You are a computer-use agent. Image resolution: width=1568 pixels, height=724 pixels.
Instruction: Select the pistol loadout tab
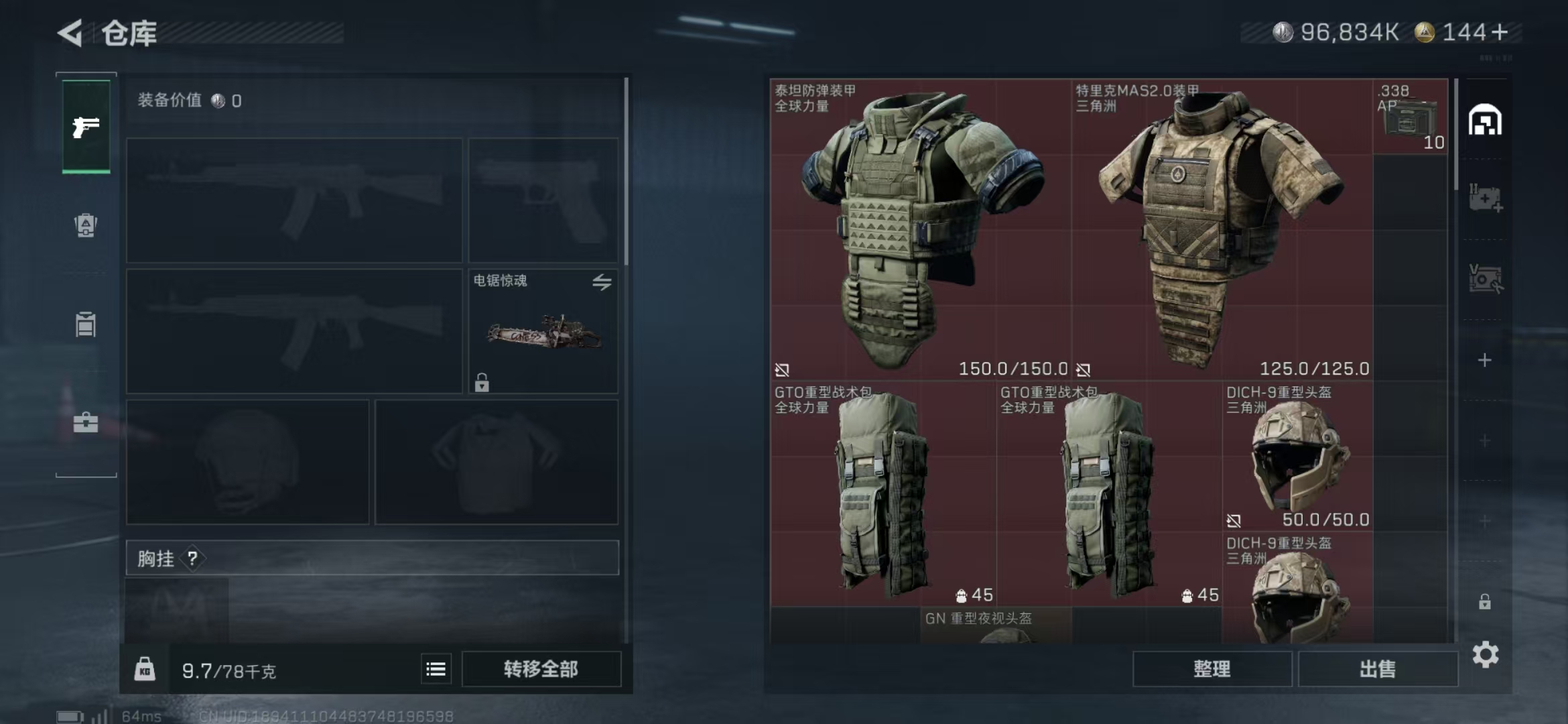coord(86,127)
